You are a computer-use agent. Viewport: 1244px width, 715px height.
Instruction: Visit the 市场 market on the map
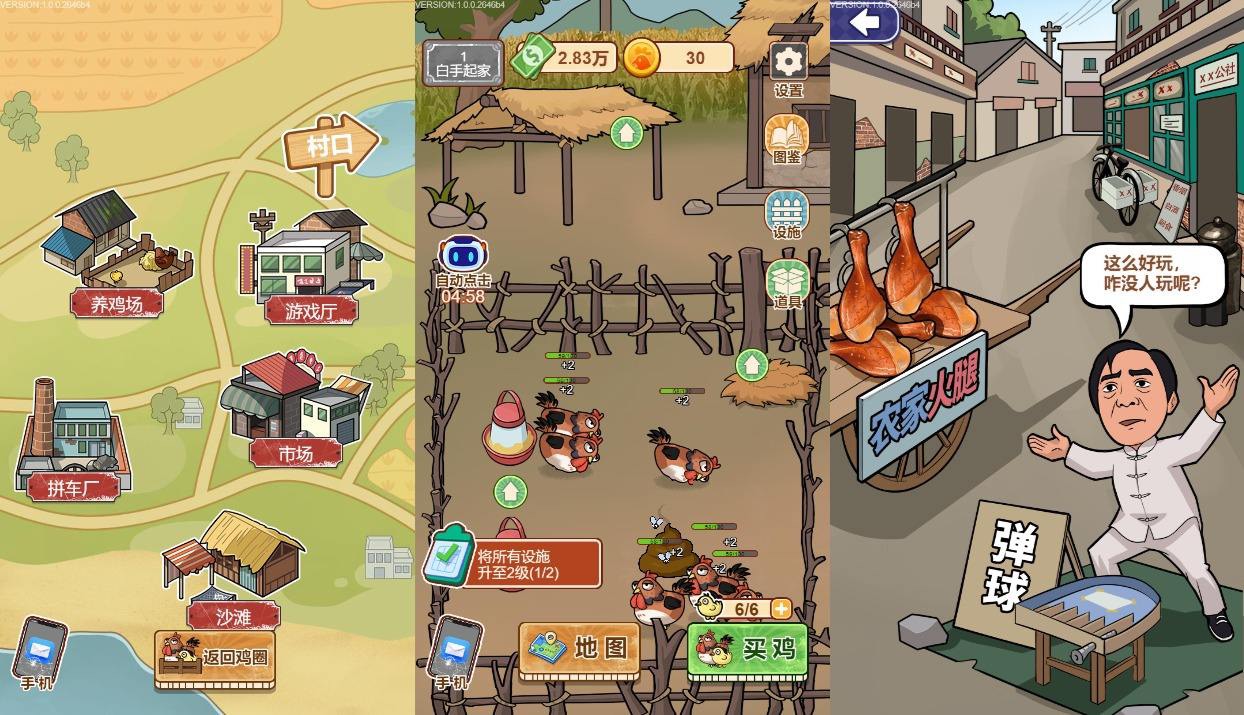[295, 410]
